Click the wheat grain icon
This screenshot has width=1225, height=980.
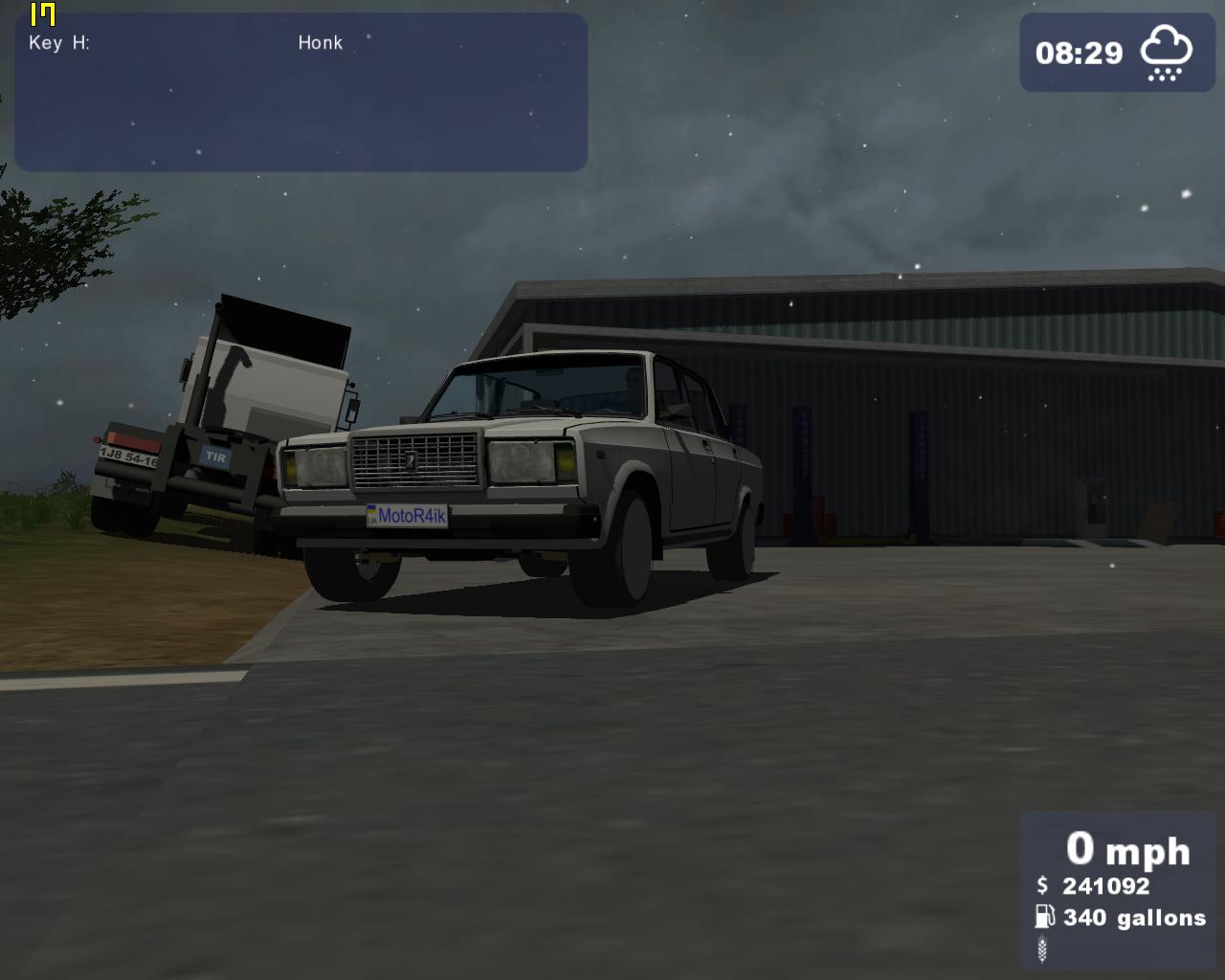coord(1042,948)
